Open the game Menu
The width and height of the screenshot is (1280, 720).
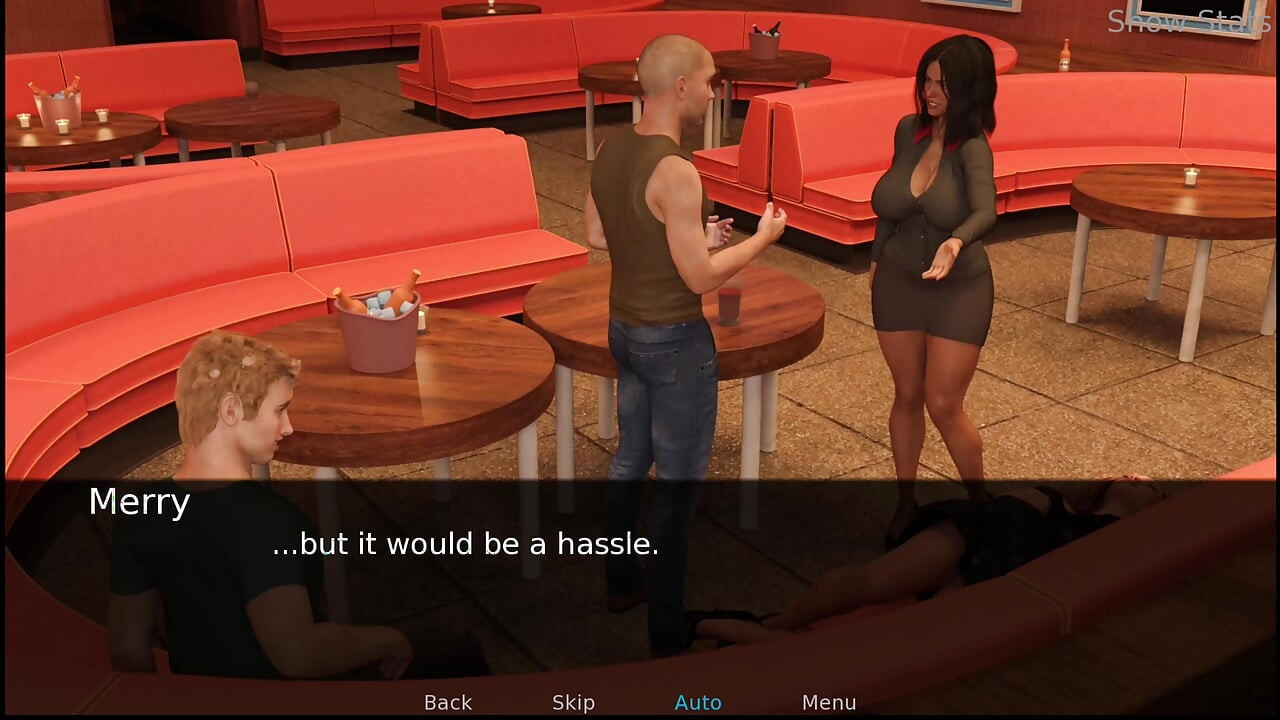828,703
